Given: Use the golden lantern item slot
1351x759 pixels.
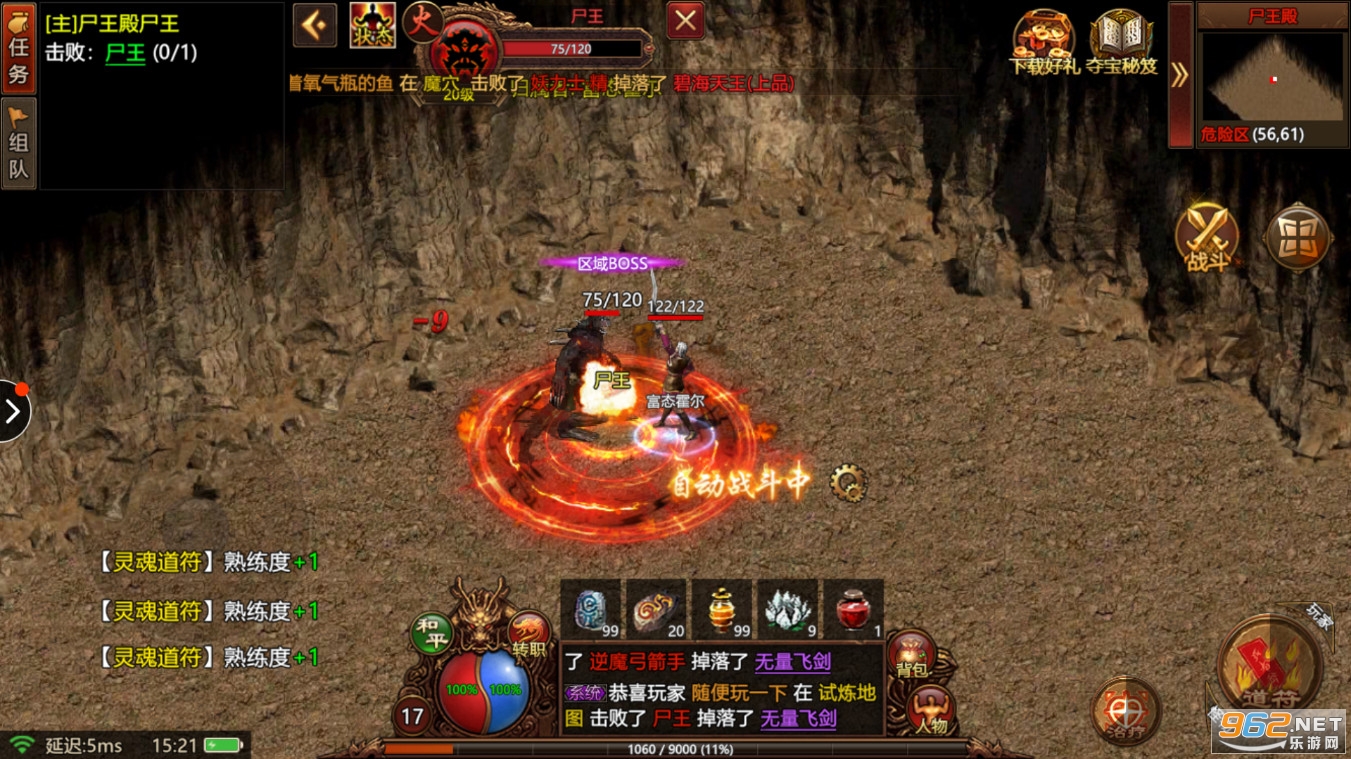Looking at the screenshot, I should [x=722, y=609].
